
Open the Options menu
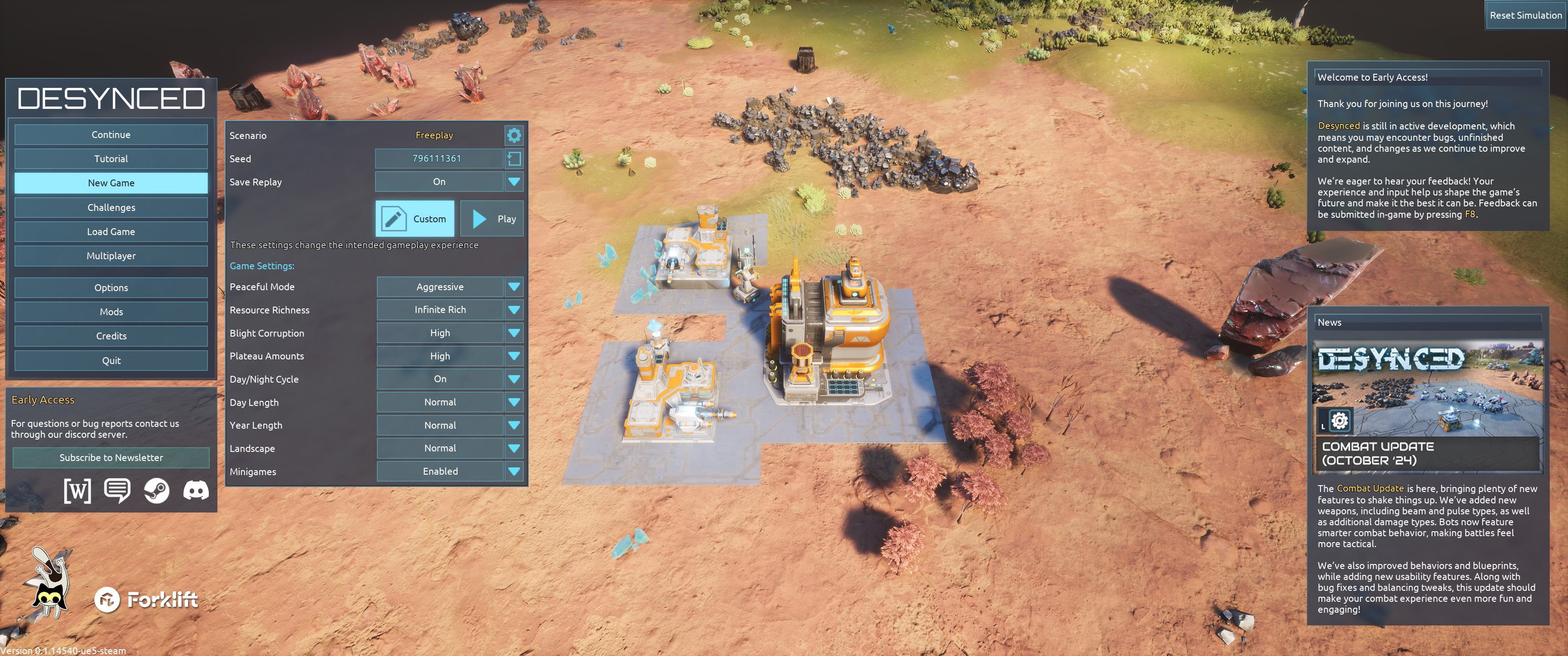click(111, 288)
